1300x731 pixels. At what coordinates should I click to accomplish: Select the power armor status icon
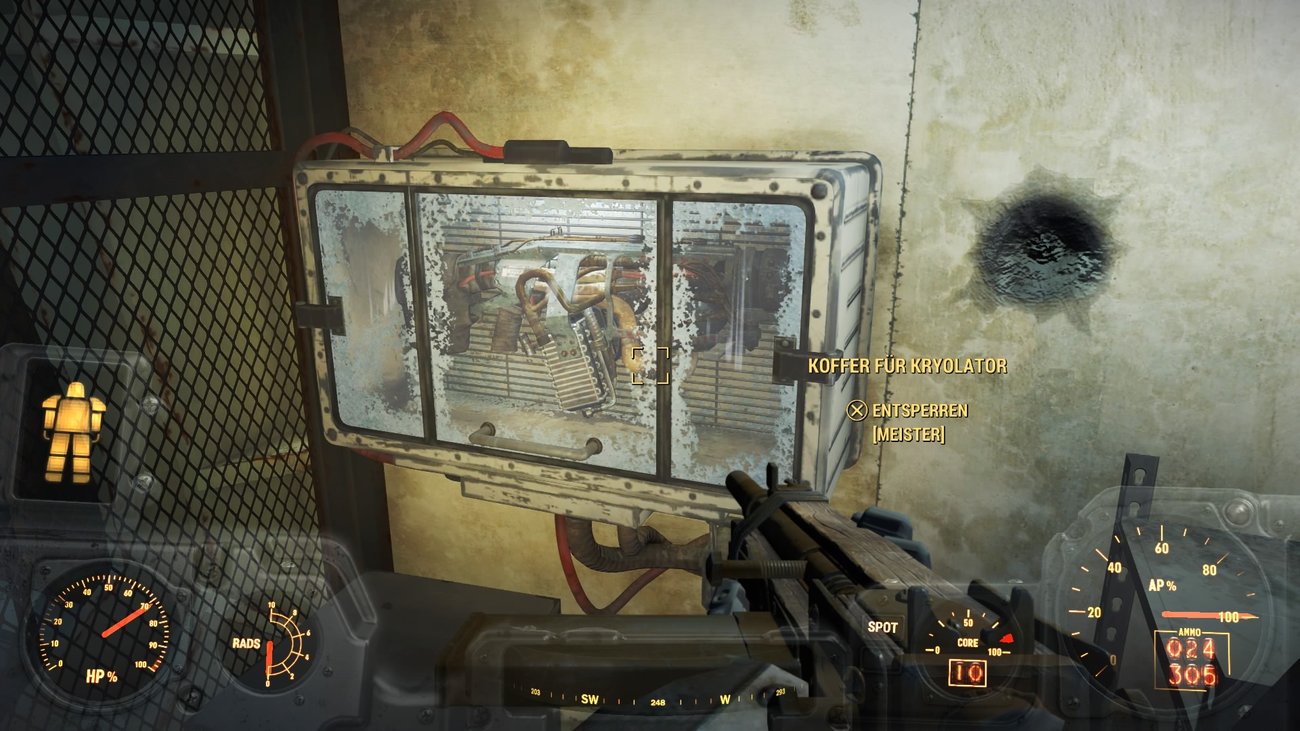(x=75, y=425)
